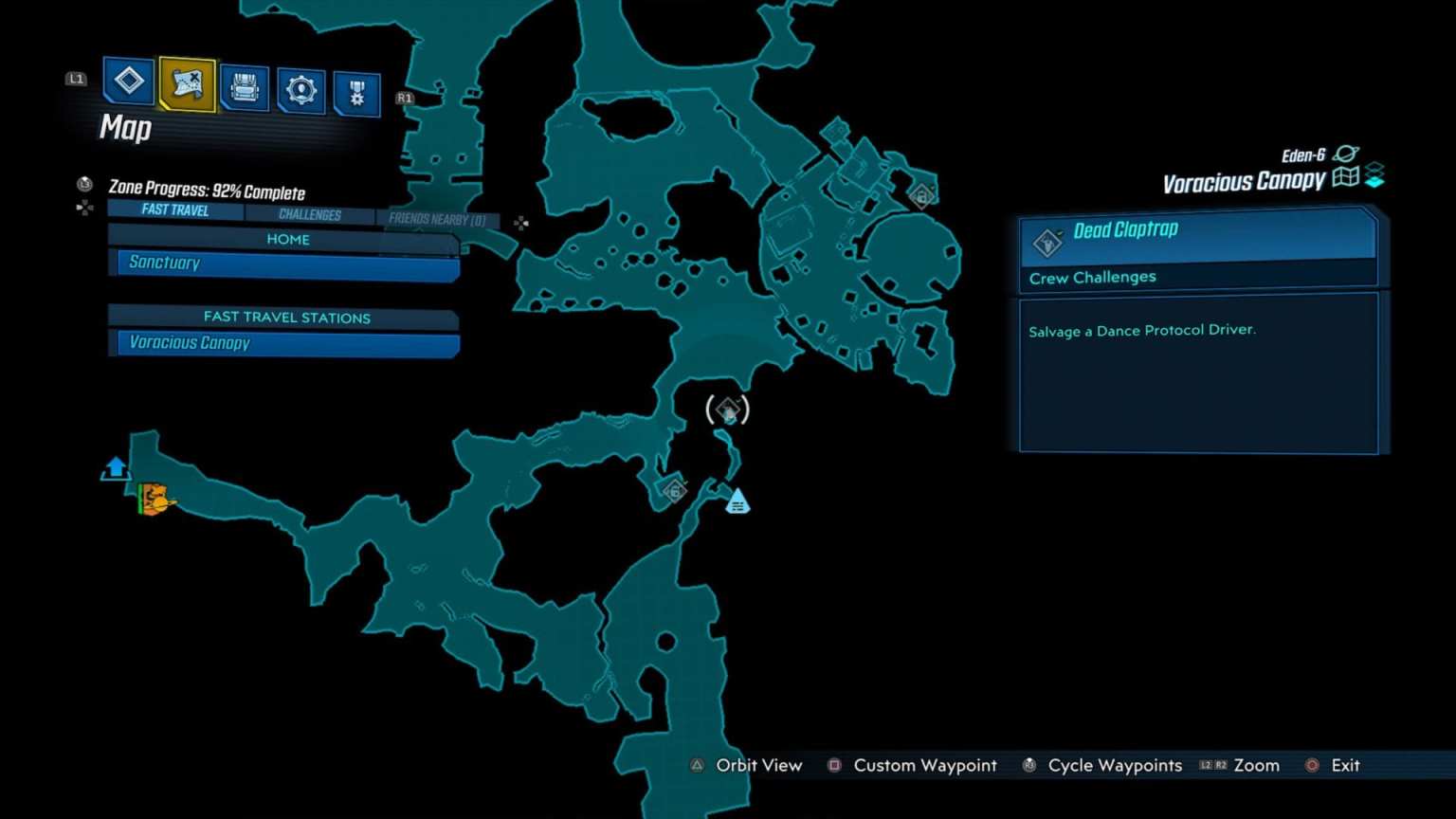Select the Eden-6 planet icon
This screenshot has height=819, width=1456.
1345,152
